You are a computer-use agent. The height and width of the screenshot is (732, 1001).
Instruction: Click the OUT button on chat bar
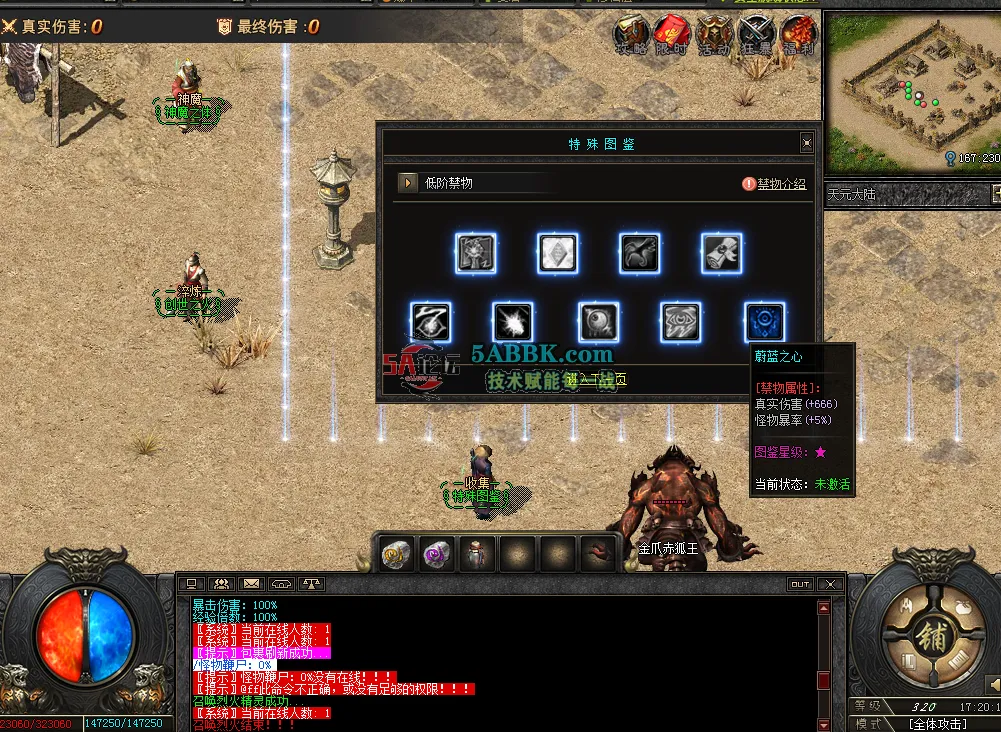click(800, 584)
